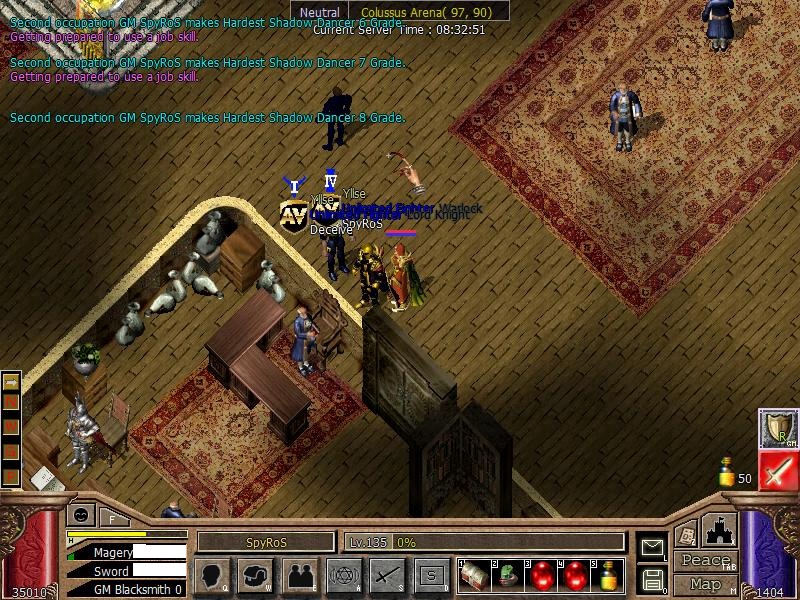Activate the red sword attack icon
This screenshot has width=800, height=600.
click(777, 471)
